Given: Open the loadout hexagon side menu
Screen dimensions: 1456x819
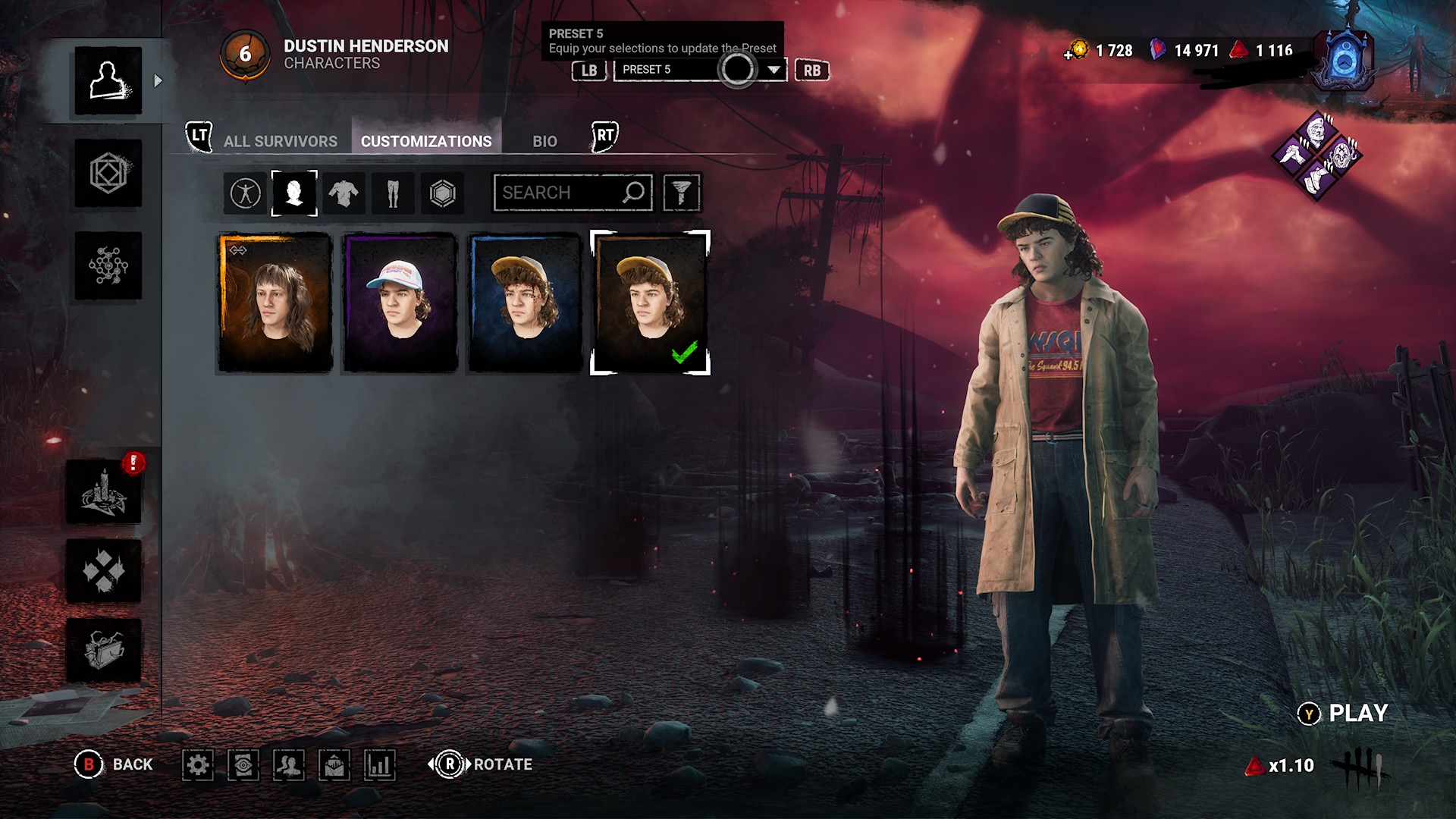Looking at the screenshot, I should pos(108,173).
